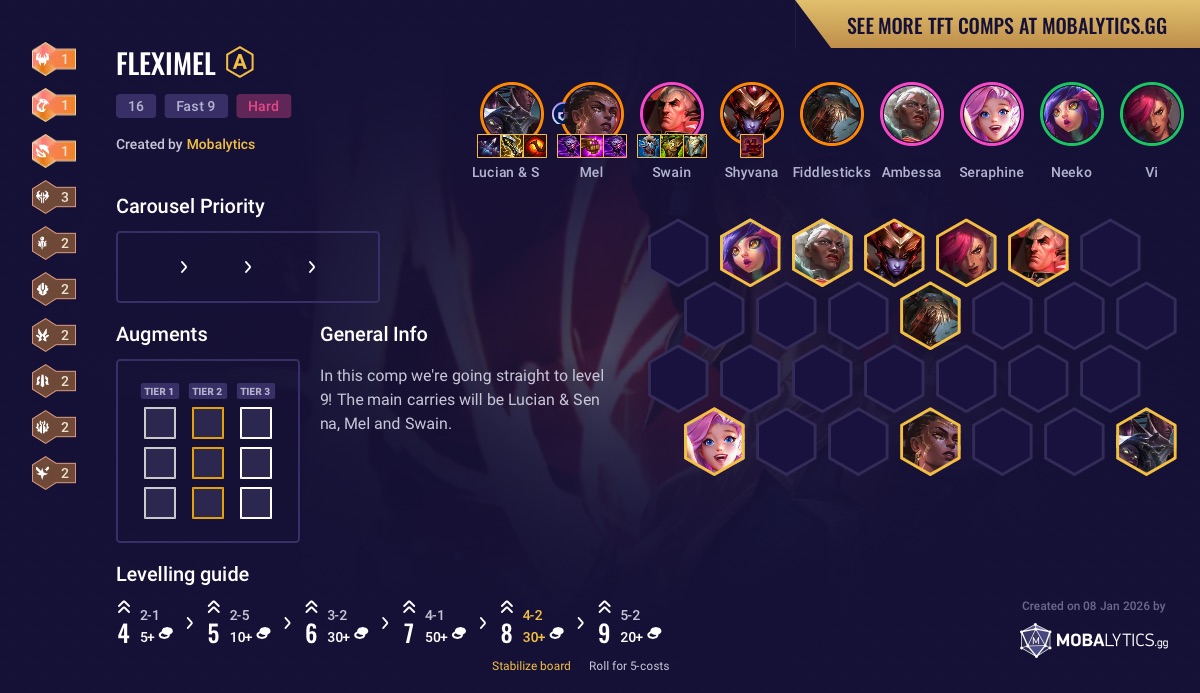Click the Fast 9 tag
This screenshot has width=1200, height=693.
tap(196, 106)
